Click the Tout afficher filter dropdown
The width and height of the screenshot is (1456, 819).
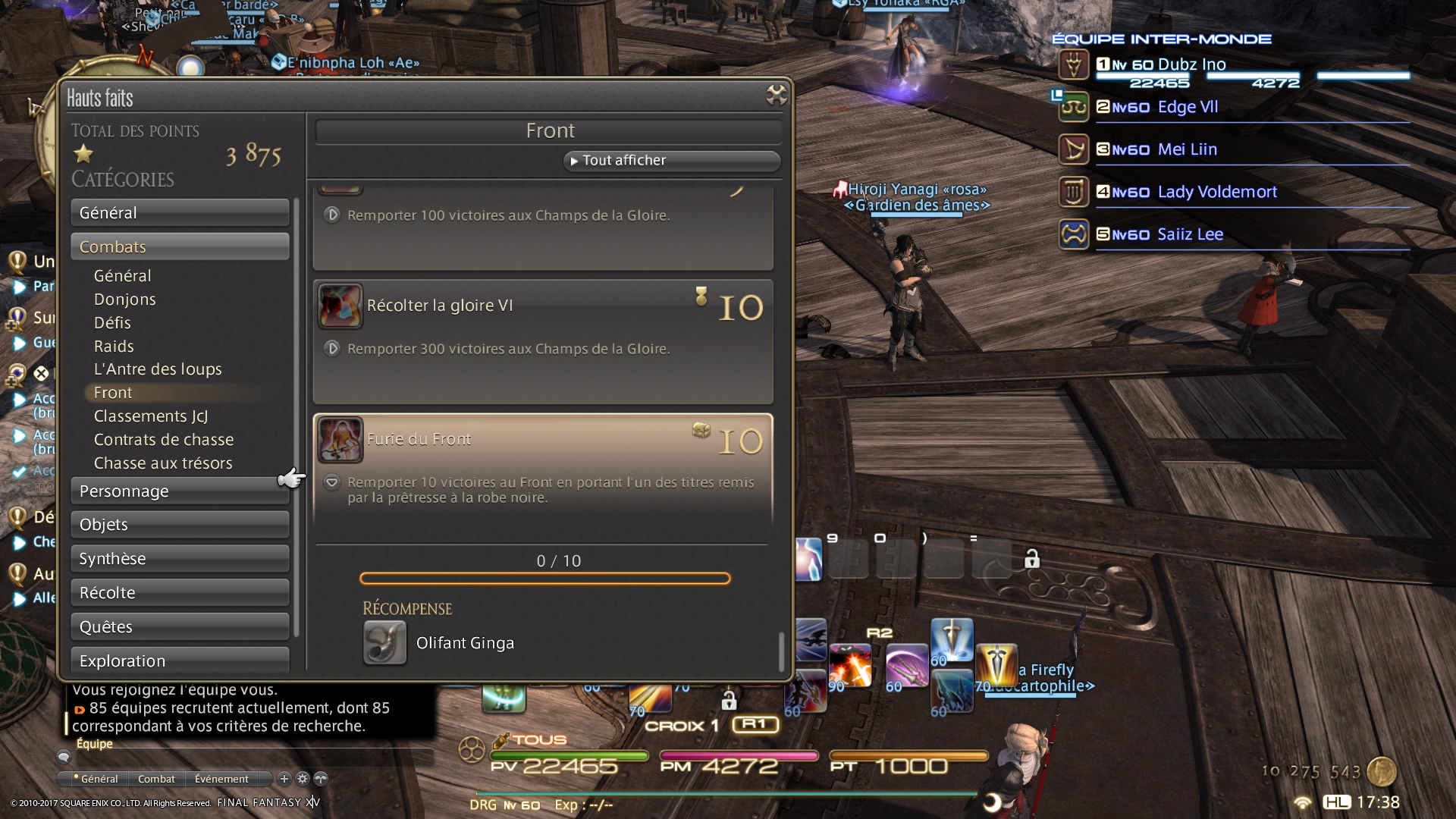click(x=671, y=161)
